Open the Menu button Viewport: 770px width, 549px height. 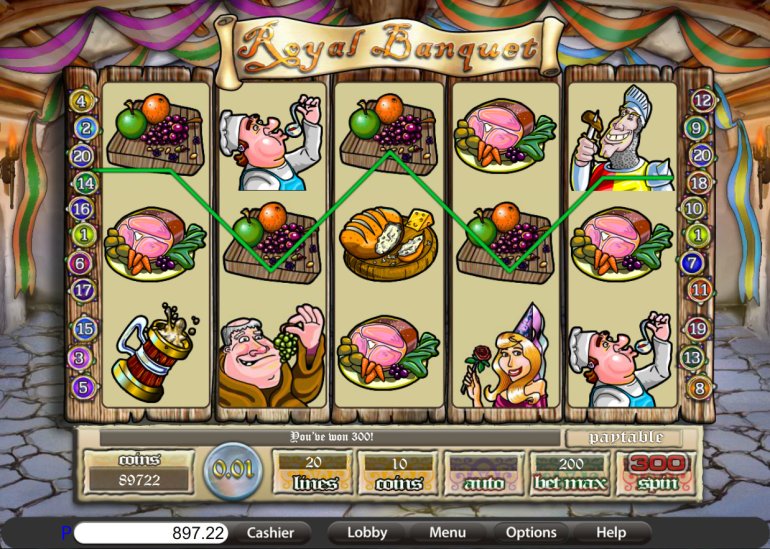[447, 533]
